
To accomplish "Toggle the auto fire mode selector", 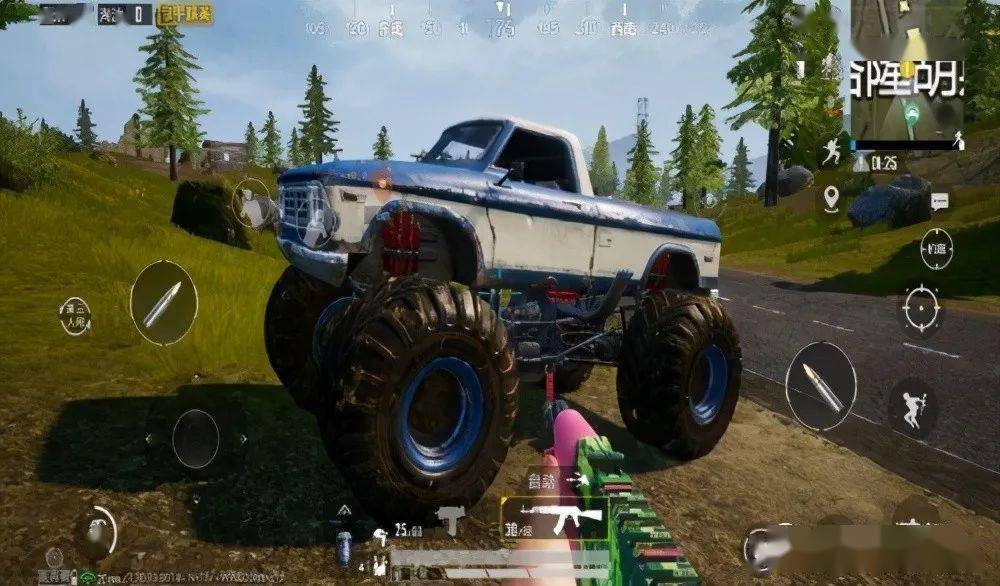I will pos(545,481).
